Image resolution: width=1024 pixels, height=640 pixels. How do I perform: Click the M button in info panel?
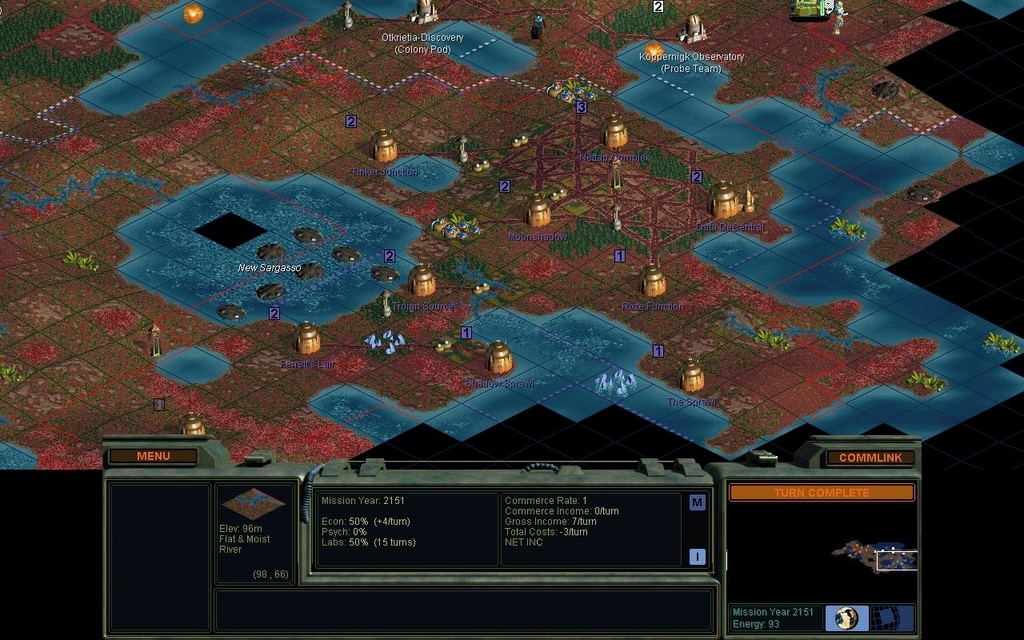pyautogui.click(x=697, y=502)
